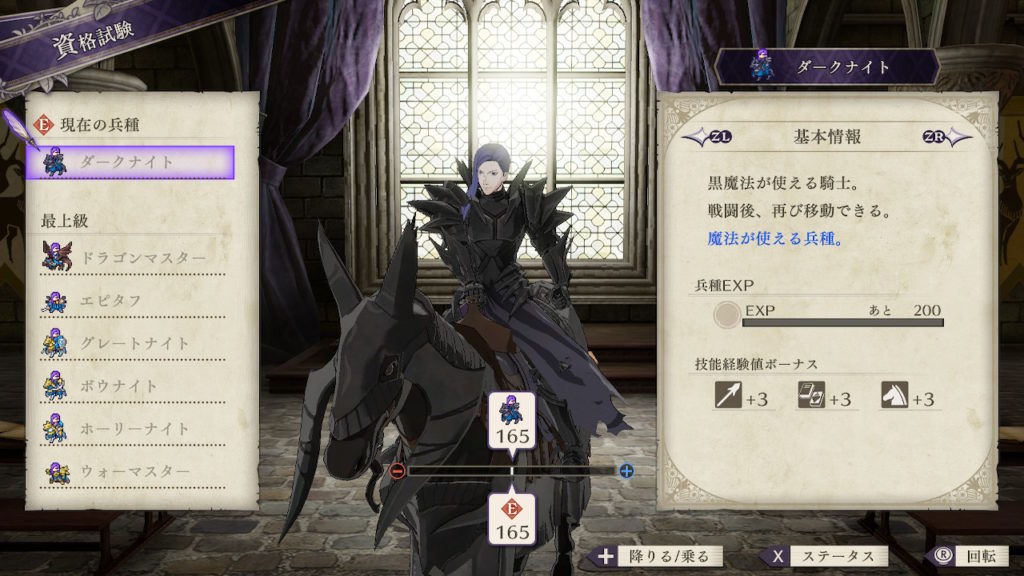Click the 回転 rotate button
This screenshot has width=1024, height=576.
pos(958,556)
